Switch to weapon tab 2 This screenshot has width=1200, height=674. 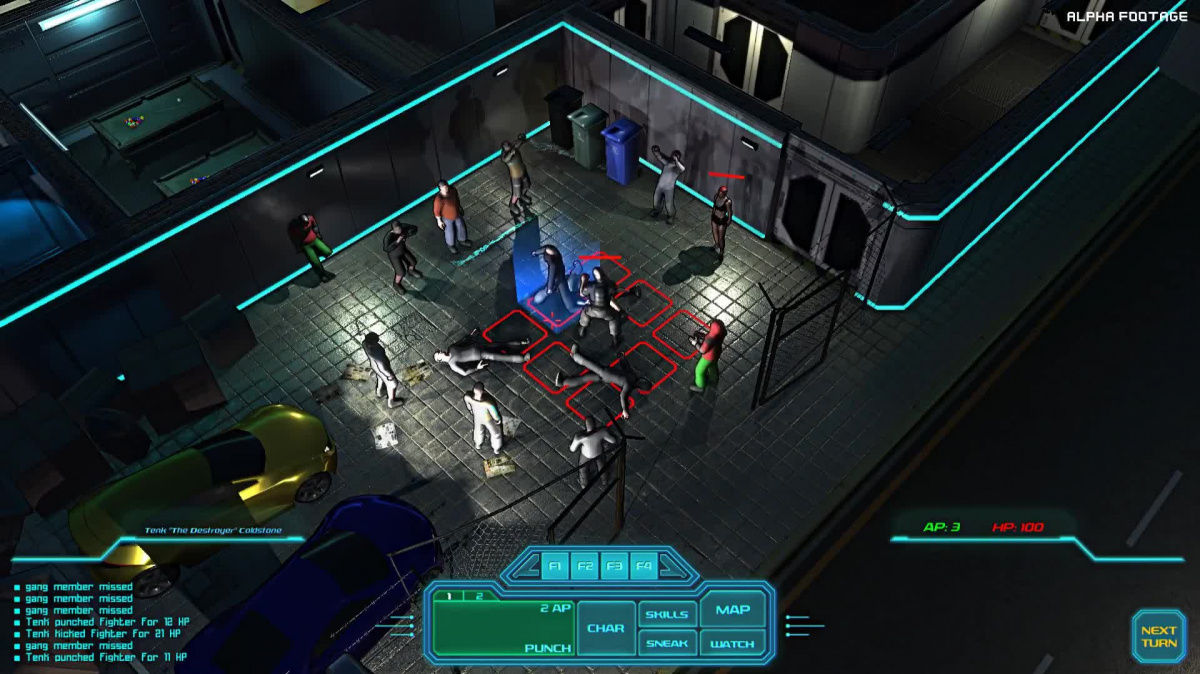coord(478,596)
